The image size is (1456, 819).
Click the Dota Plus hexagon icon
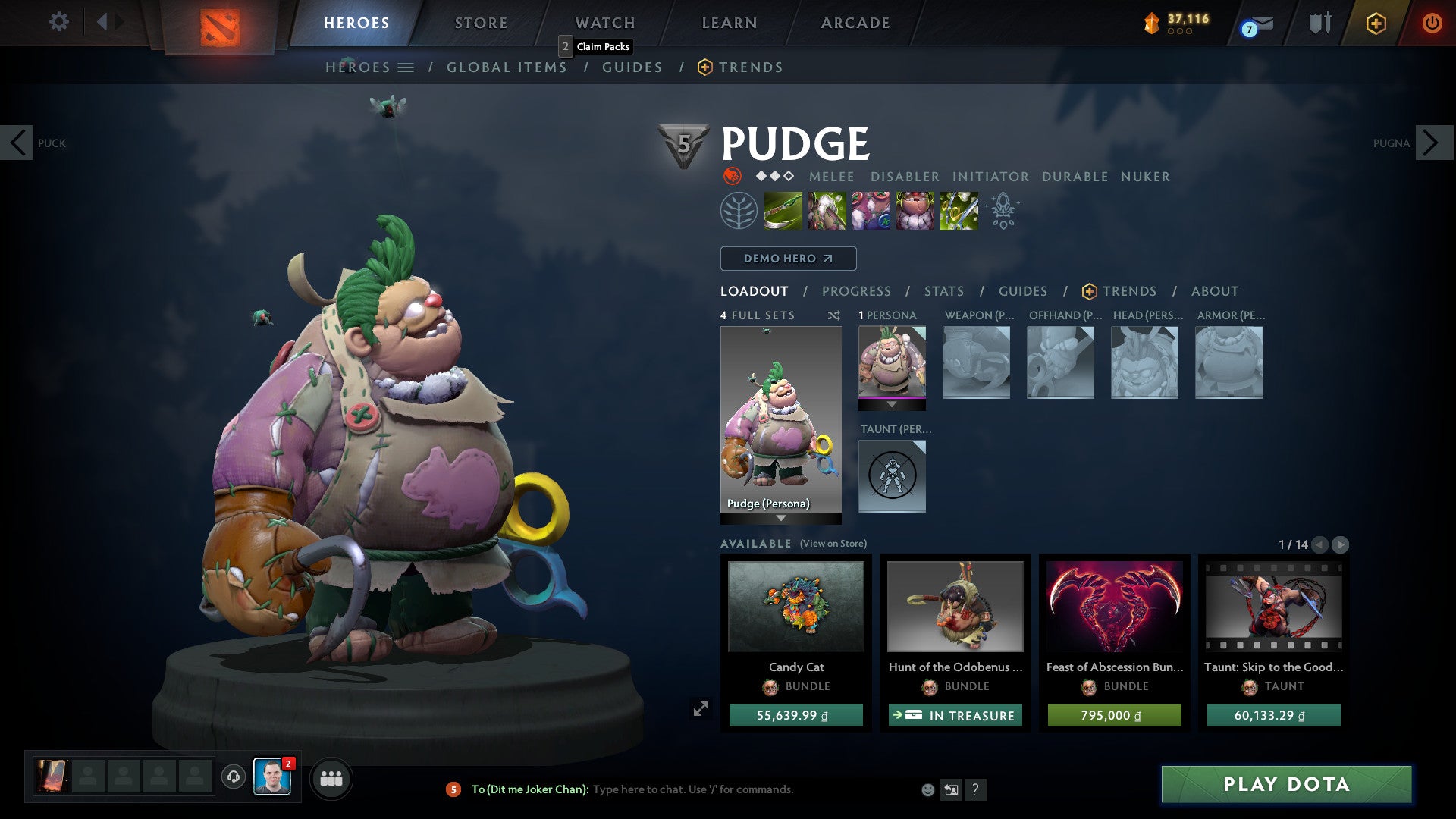1376,23
